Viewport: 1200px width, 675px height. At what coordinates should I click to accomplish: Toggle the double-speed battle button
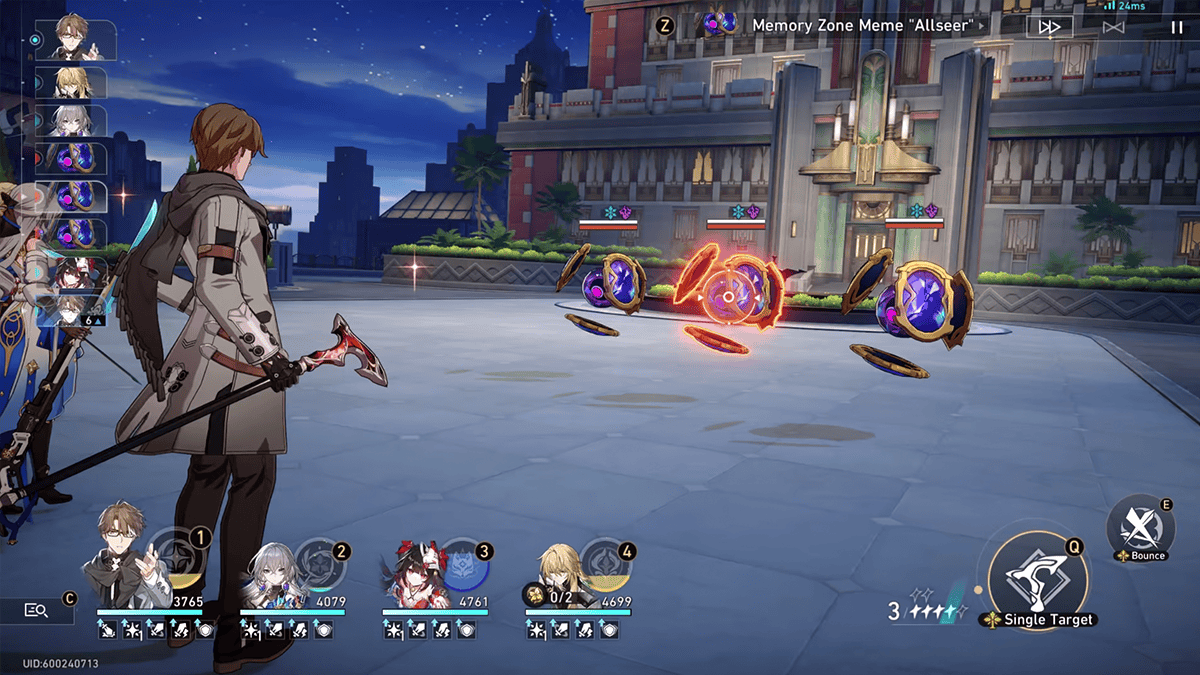pos(1049,27)
